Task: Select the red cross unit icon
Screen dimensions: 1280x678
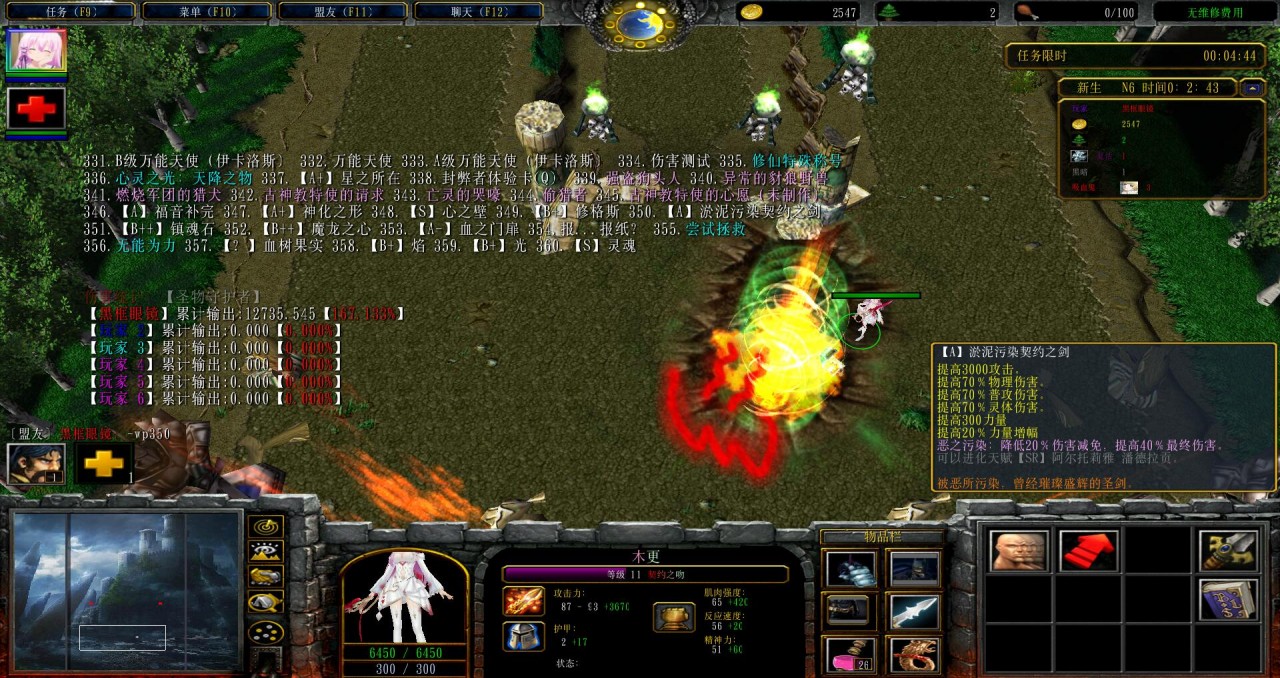Action: pyautogui.click(x=36, y=108)
